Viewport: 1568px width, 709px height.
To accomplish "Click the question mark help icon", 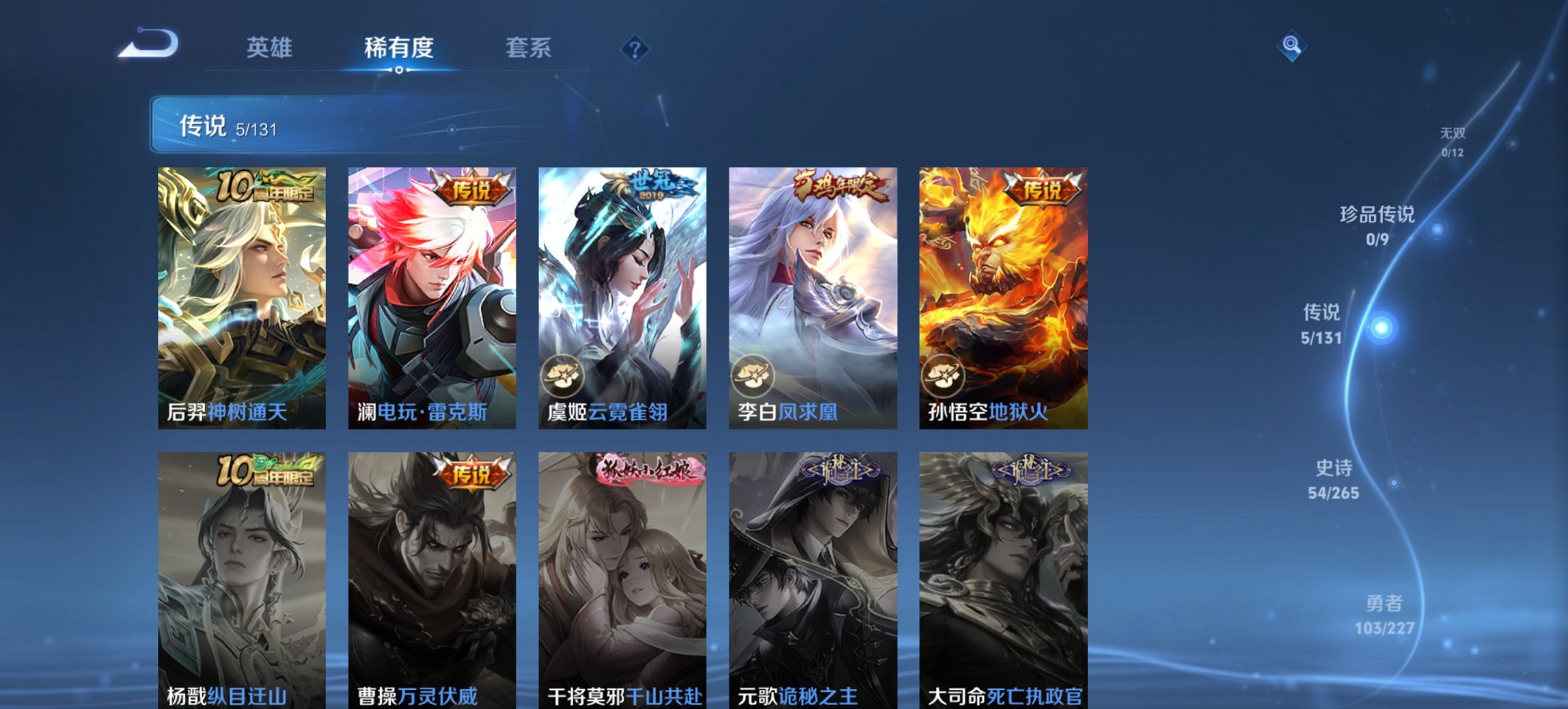I will (635, 48).
